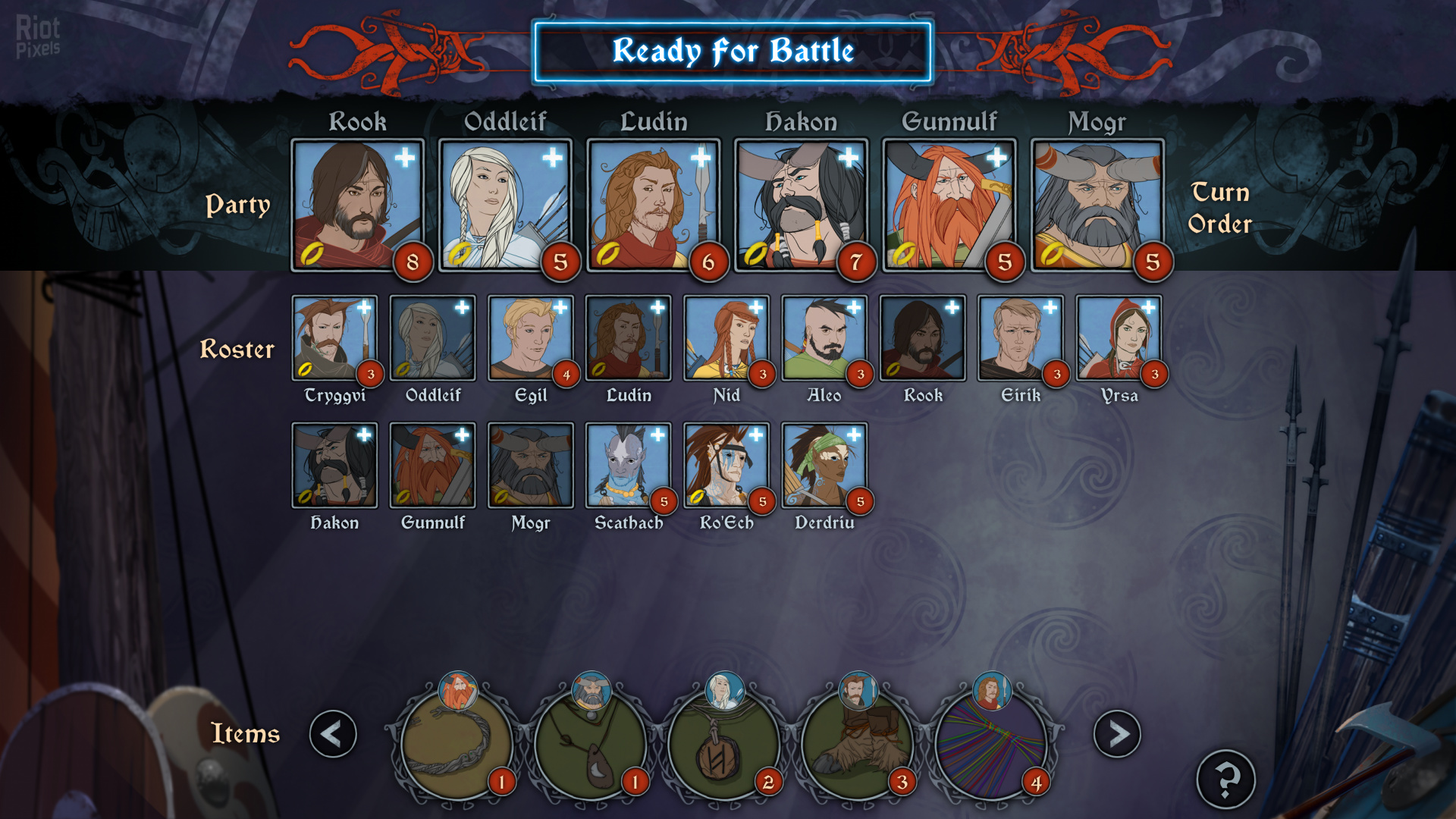The width and height of the screenshot is (1456, 819).
Task: Select Aleo in the roster
Action: (824, 338)
